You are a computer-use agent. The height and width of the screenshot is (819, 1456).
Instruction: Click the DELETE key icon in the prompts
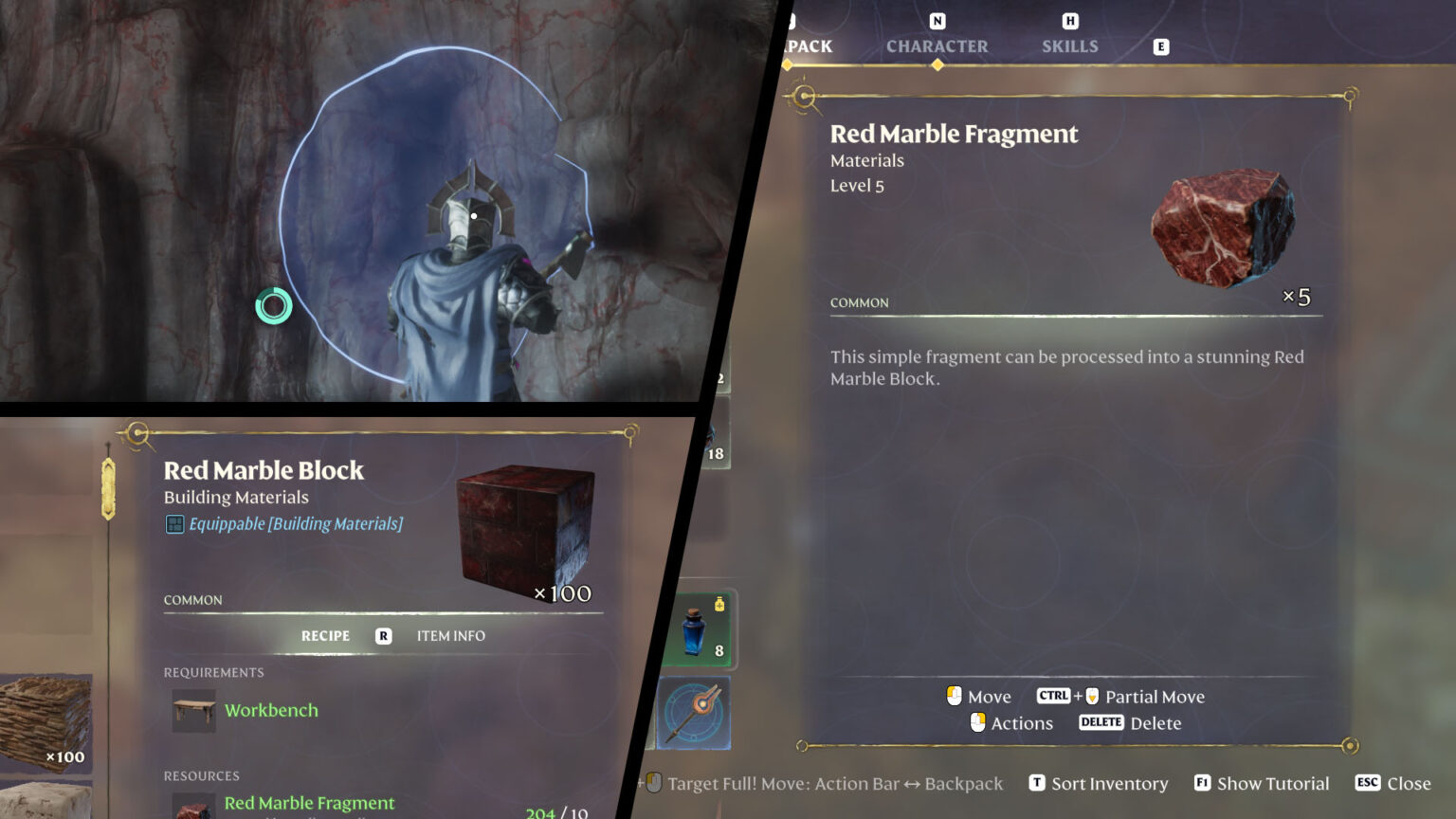(1101, 722)
